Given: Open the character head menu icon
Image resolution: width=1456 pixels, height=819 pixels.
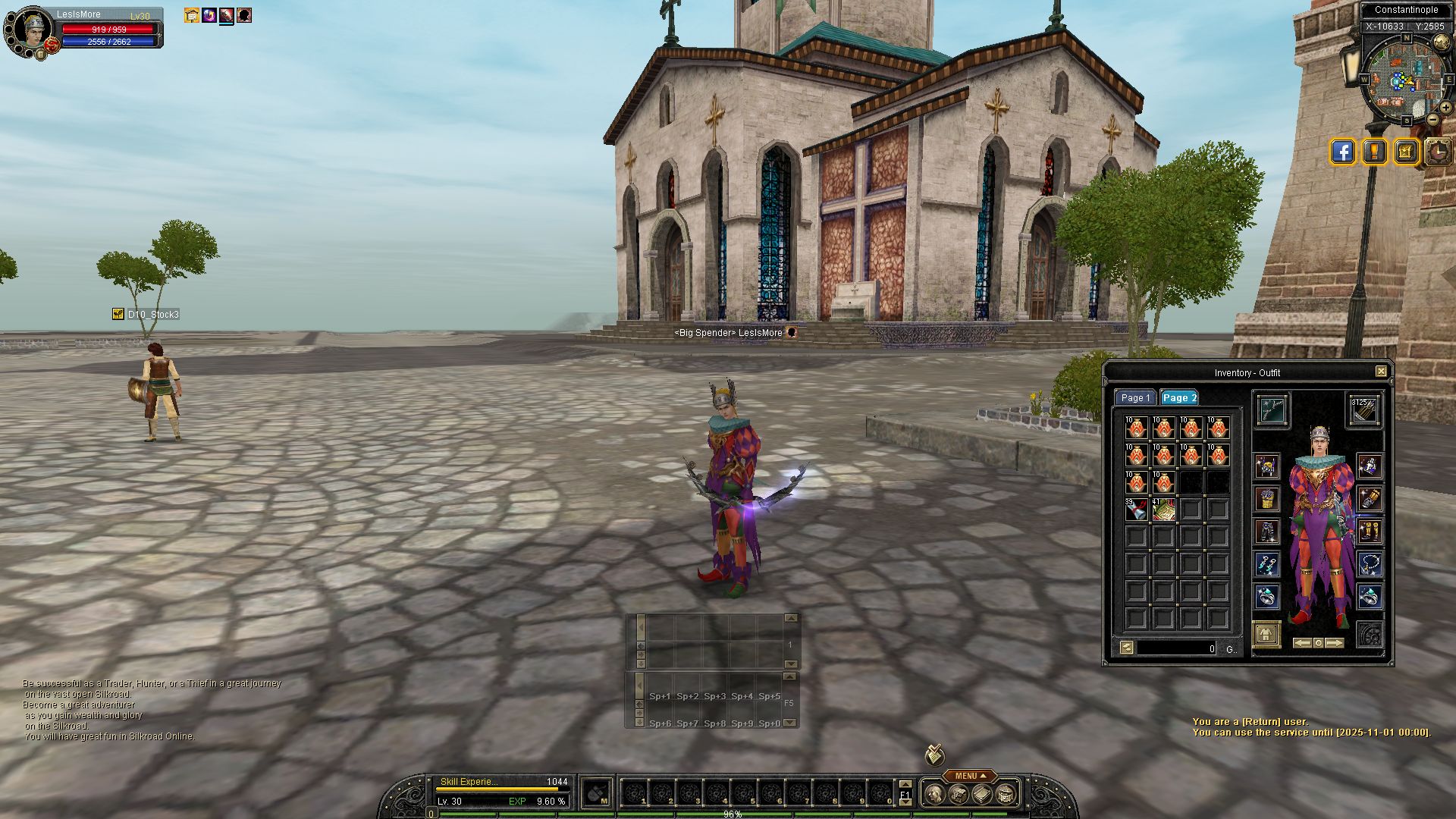Looking at the screenshot, I should coord(935,795).
